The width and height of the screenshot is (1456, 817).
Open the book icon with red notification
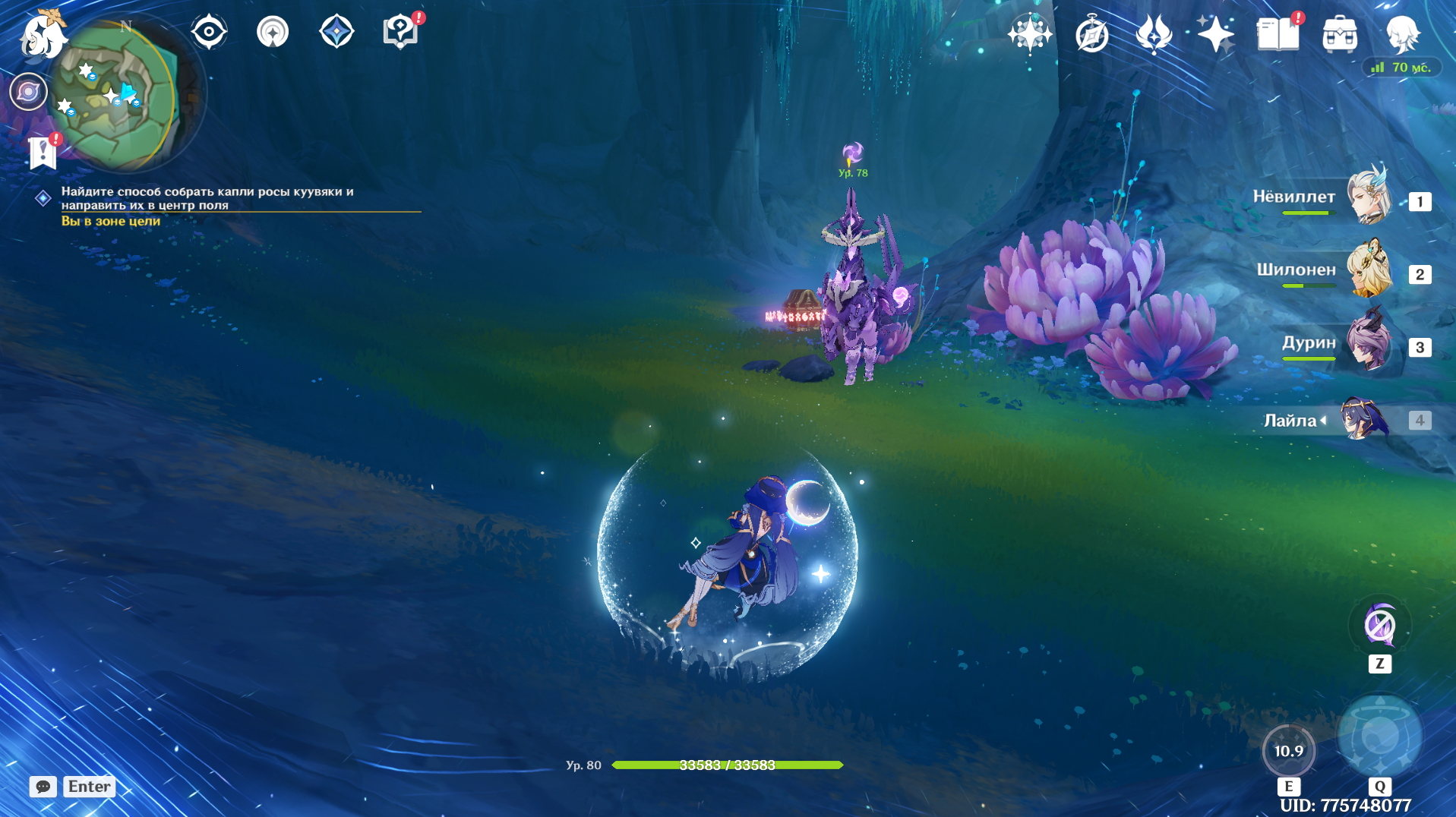coord(1278,35)
